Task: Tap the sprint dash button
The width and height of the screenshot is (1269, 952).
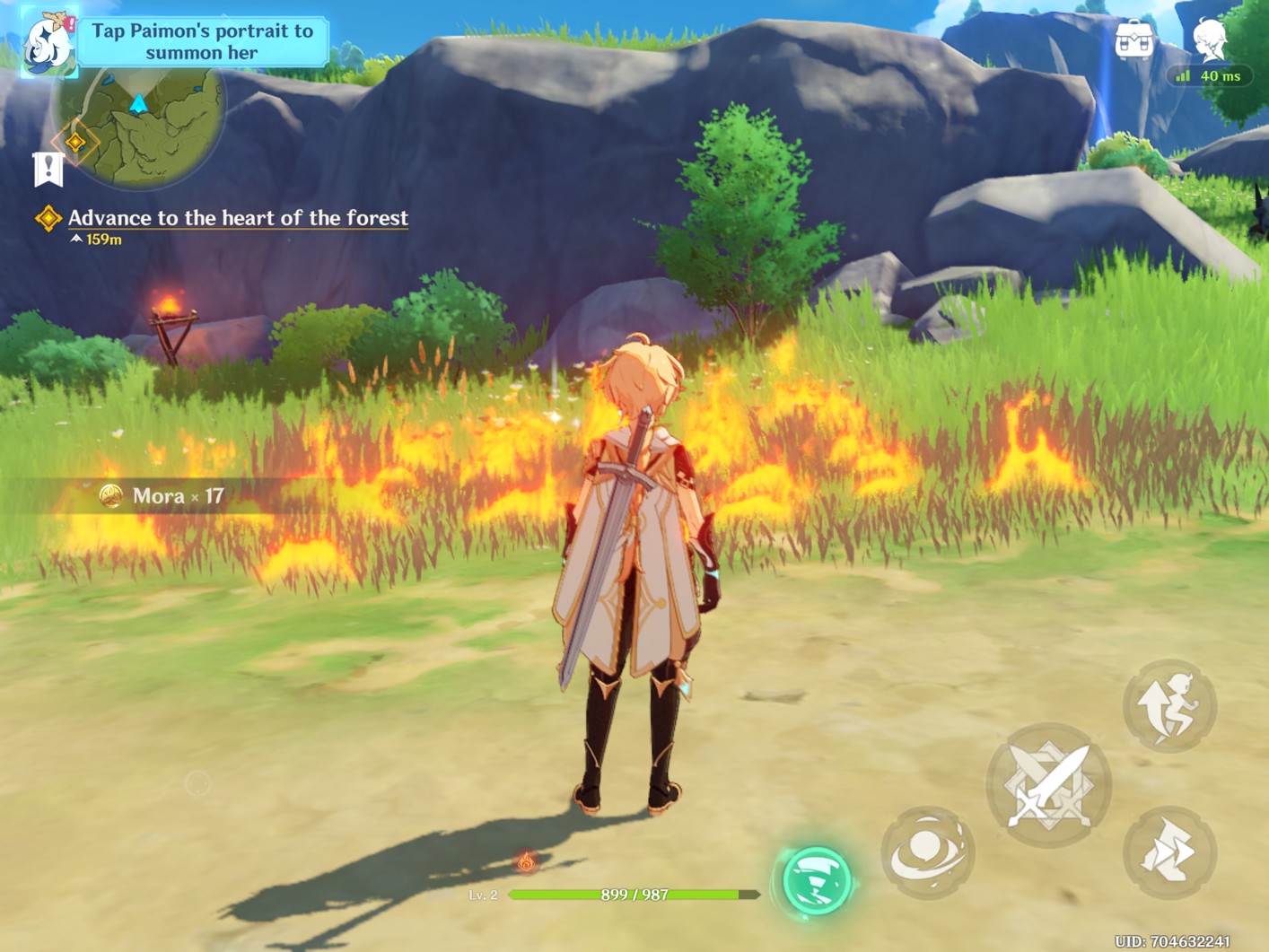Action: click(x=1169, y=852)
